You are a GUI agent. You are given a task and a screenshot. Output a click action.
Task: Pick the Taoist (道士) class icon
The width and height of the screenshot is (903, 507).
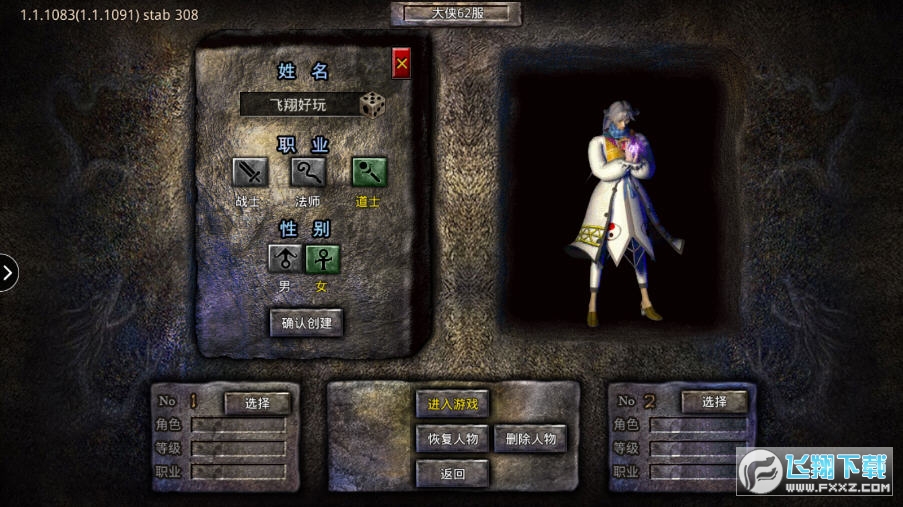[369, 173]
